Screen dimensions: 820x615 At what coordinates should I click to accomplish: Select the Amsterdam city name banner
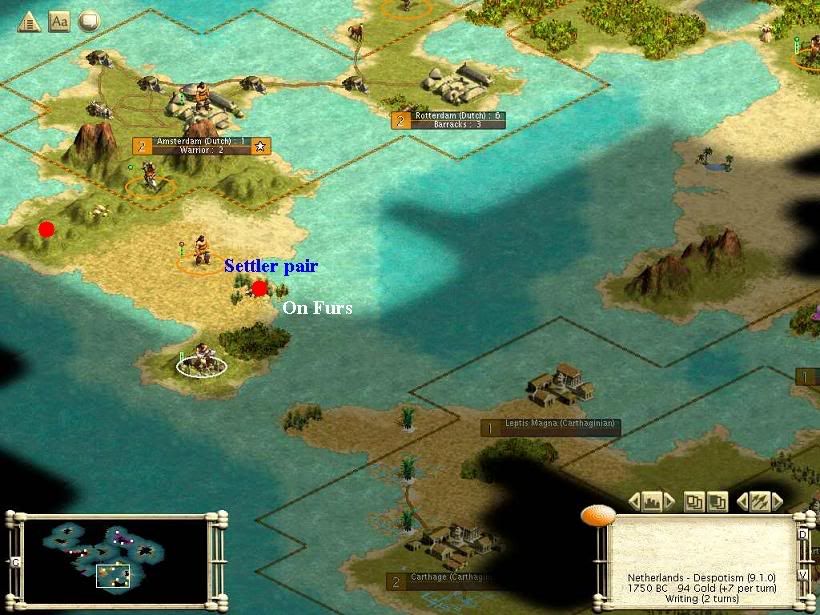click(x=193, y=142)
